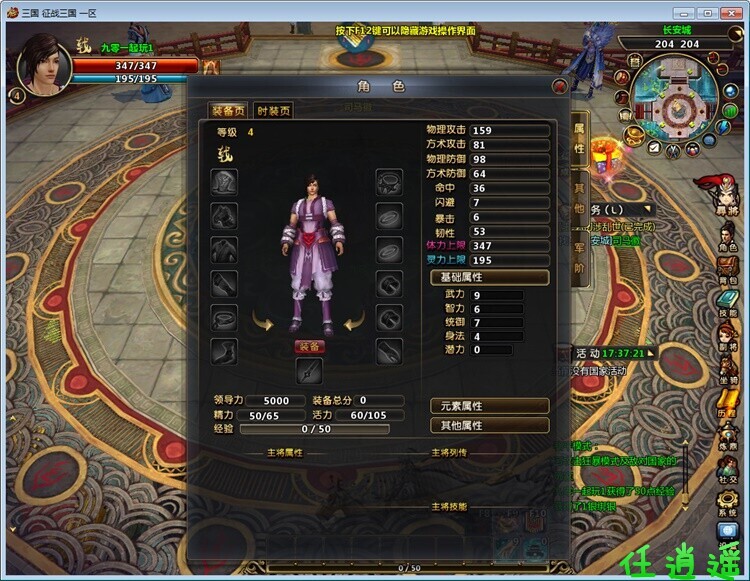Rotate the character model with the left arrow
This screenshot has height=581, width=750.
pyautogui.click(x=264, y=322)
